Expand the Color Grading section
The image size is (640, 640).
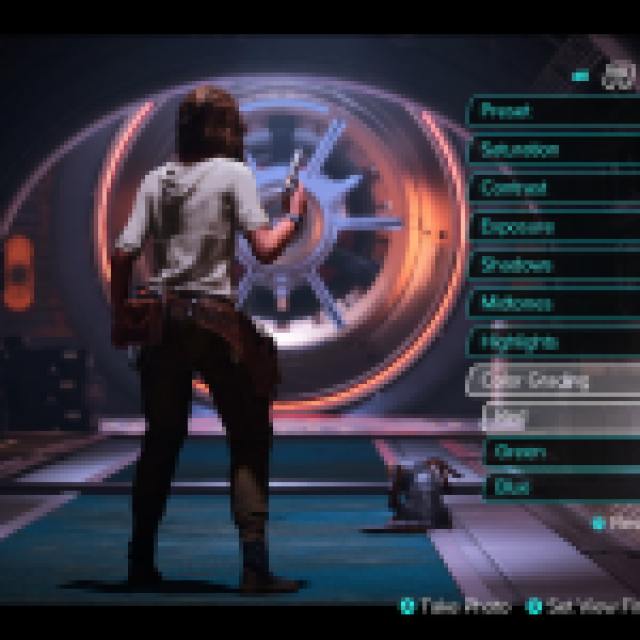pos(552,380)
